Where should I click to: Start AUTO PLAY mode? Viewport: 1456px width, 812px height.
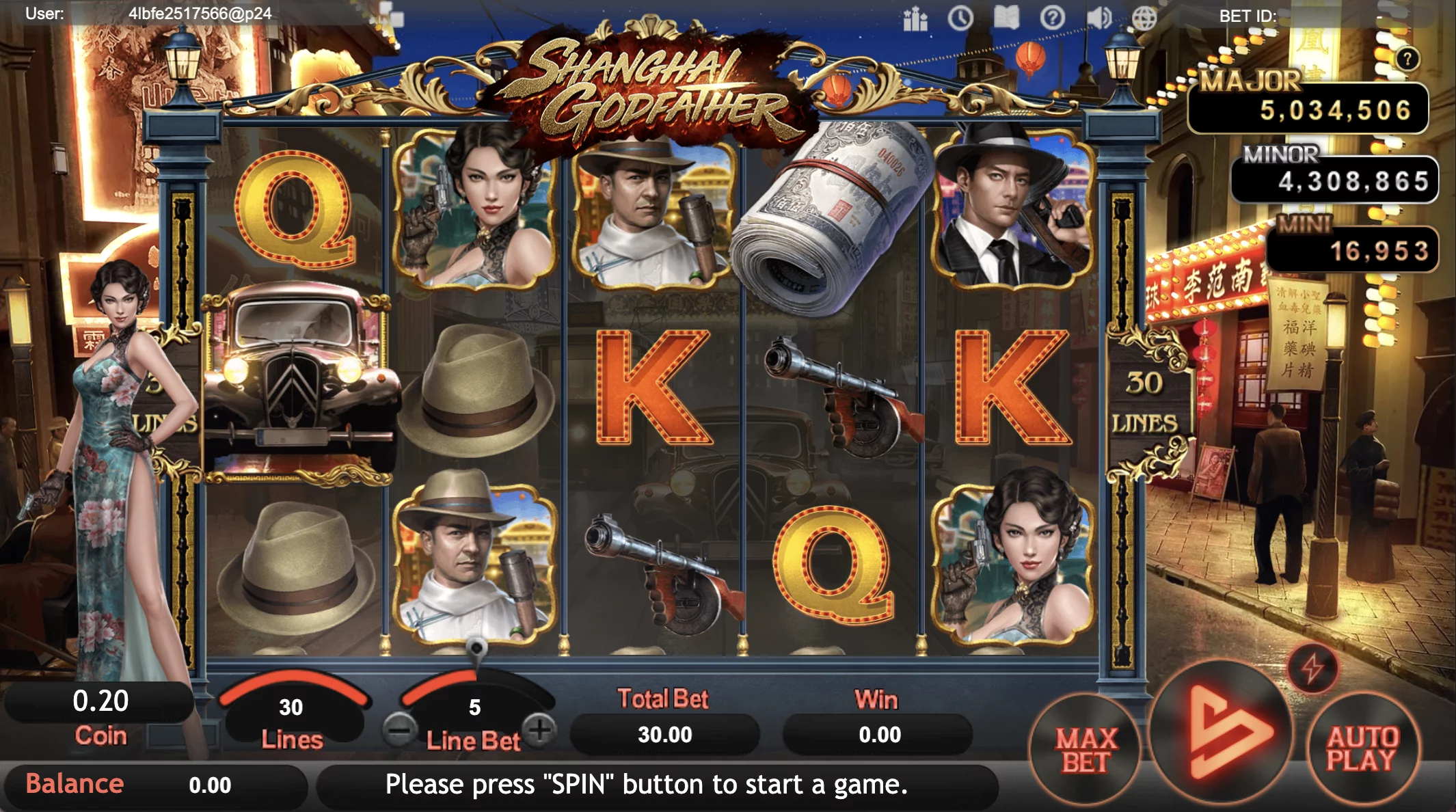[x=1362, y=748]
